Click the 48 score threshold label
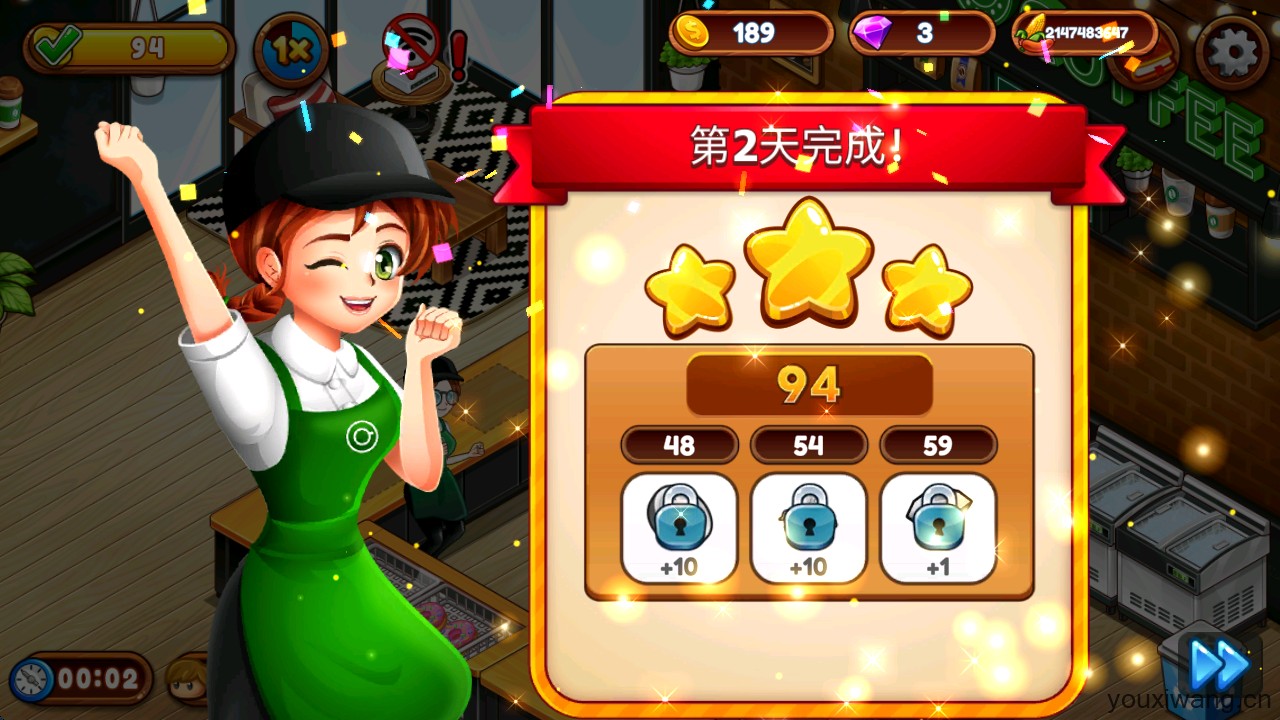Image resolution: width=1280 pixels, height=720 pixels. [680, 445]
